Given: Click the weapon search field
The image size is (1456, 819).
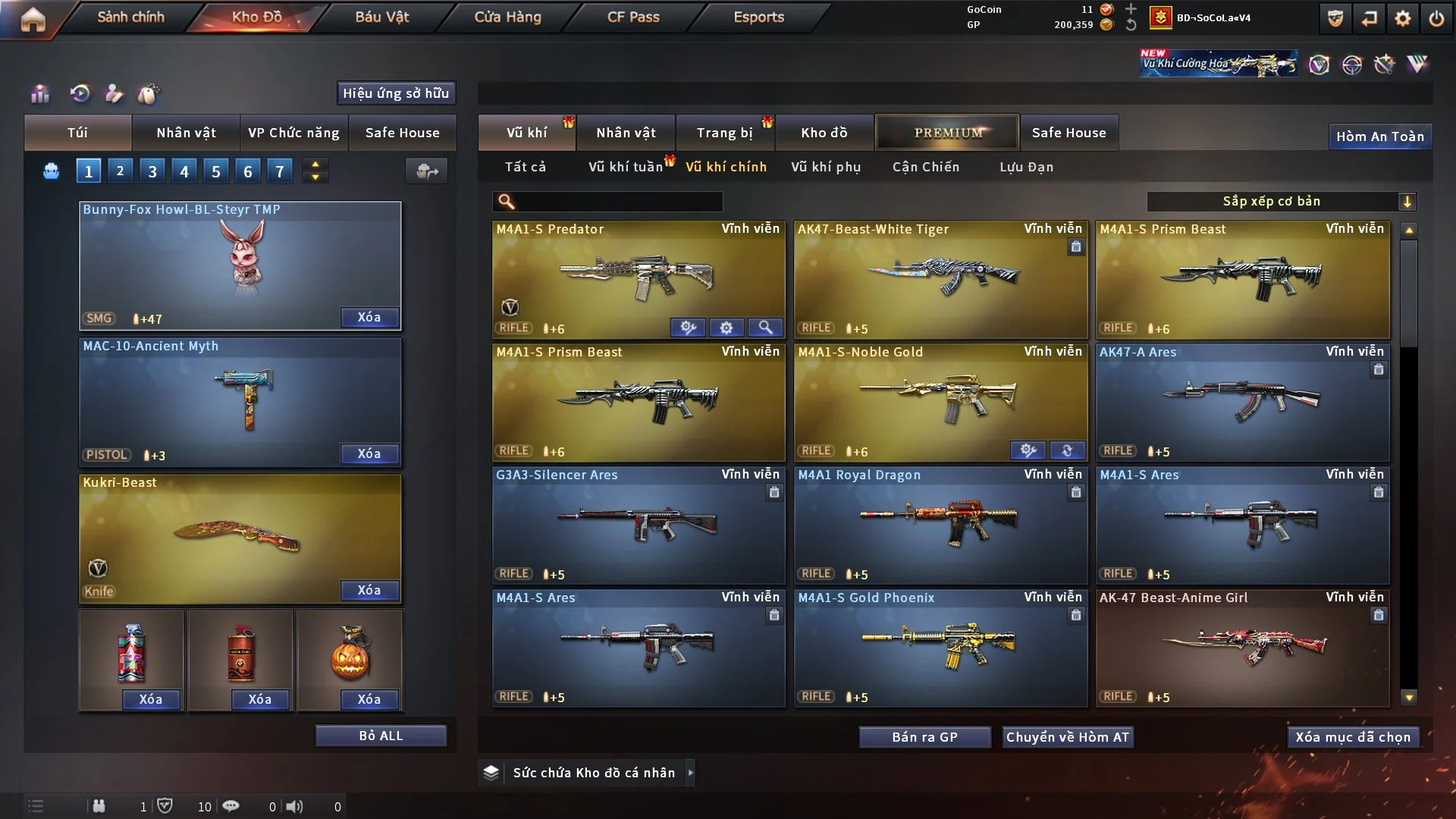Looking at the screenshot, I should click(x=618, y=202).
